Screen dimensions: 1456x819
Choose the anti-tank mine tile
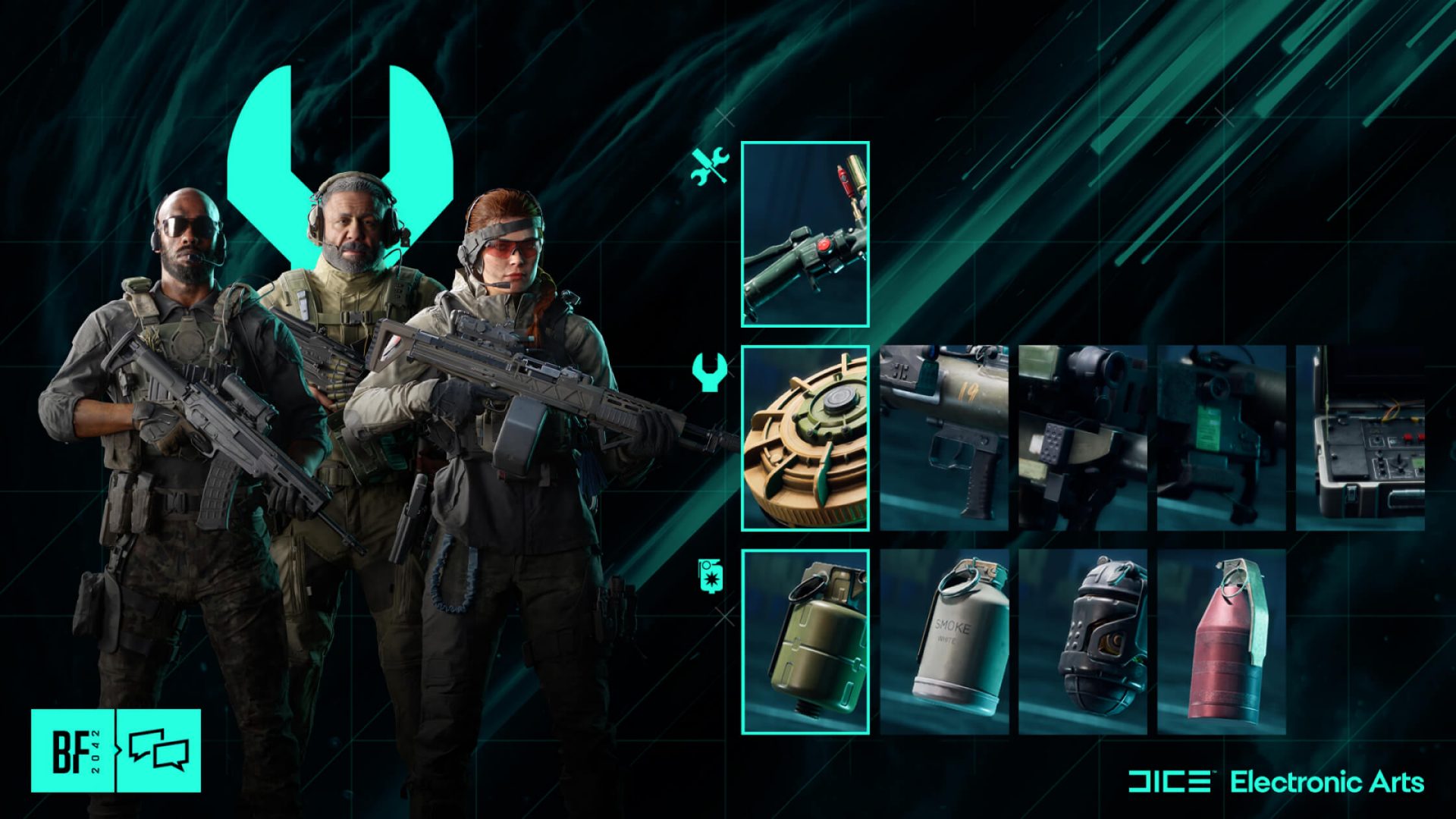click(x=805, y=438)
